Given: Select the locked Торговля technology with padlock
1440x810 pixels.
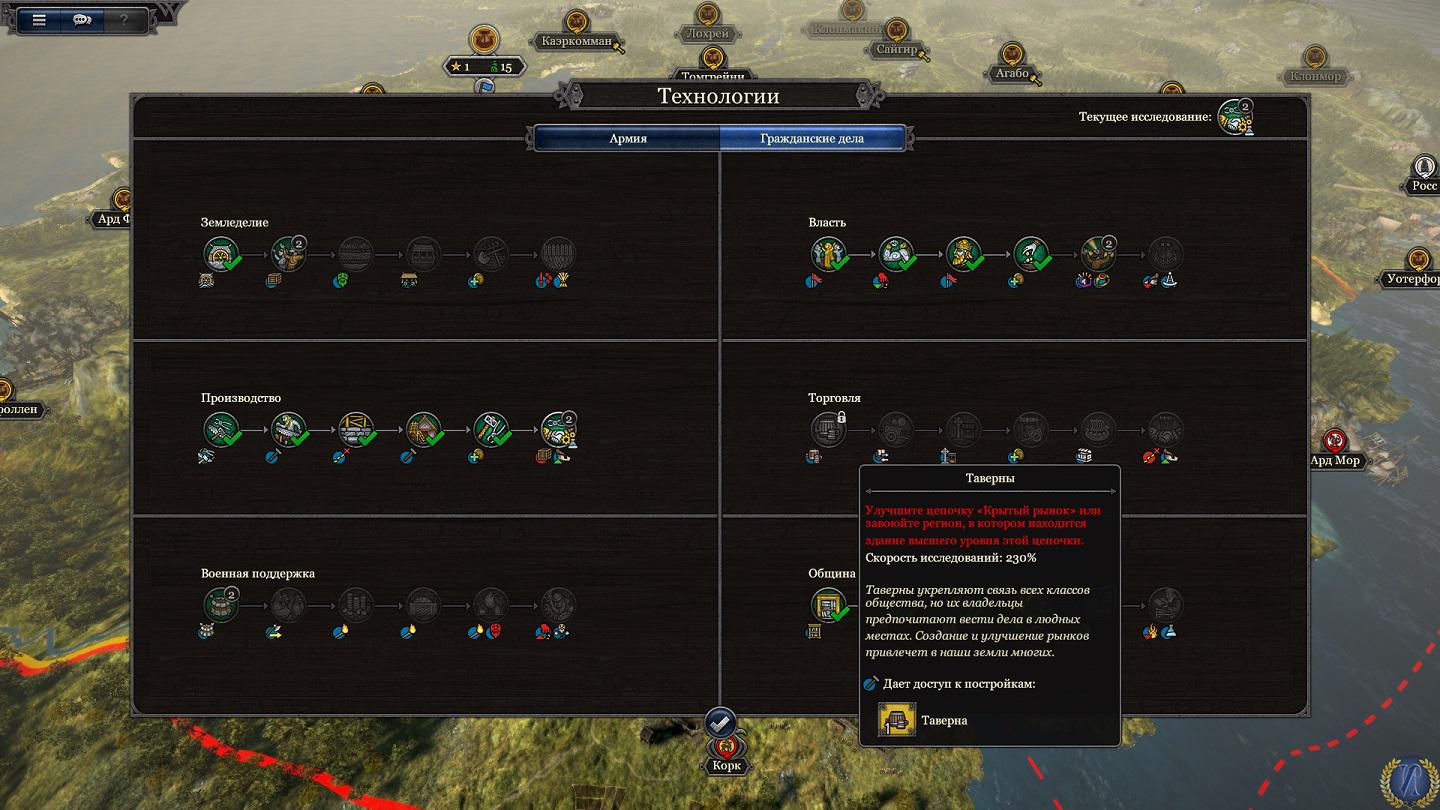Looking at the screenshot, I should [x=828, y=430].
